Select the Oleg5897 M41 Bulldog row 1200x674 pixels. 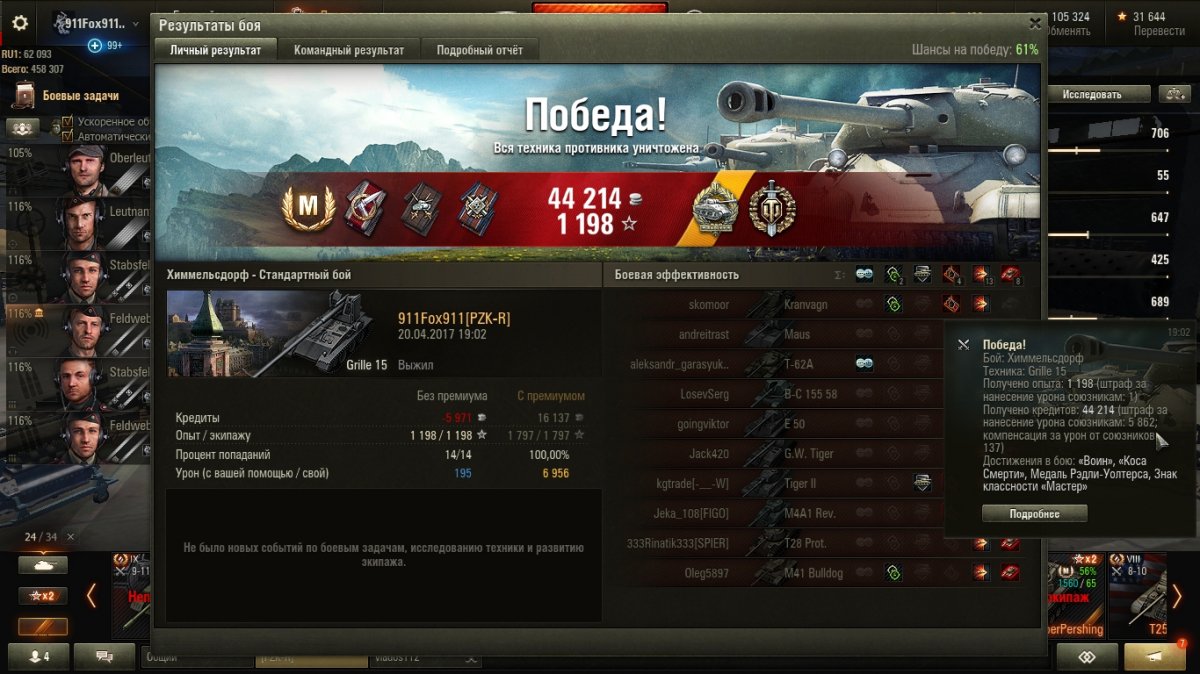pyautogui.click(x=780, y=573)
